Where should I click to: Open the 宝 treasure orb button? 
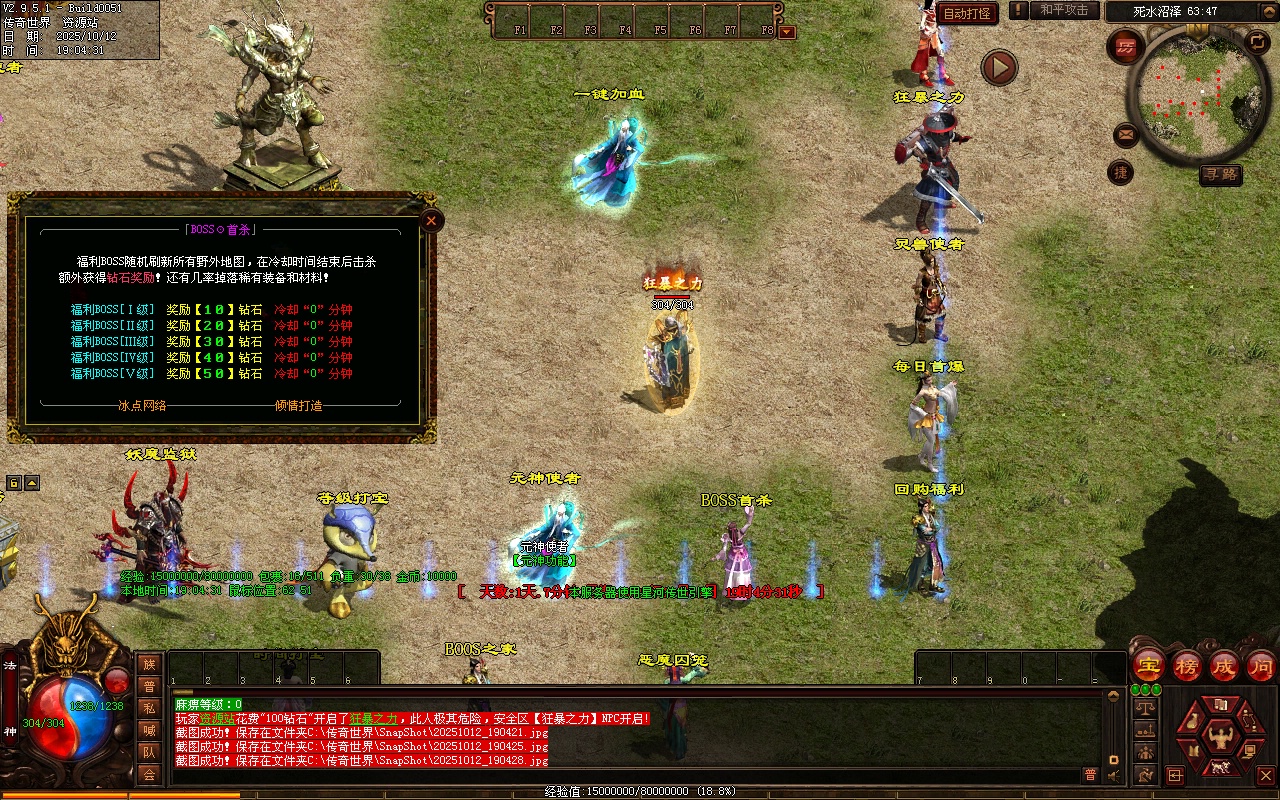(x=1148, y=665)
